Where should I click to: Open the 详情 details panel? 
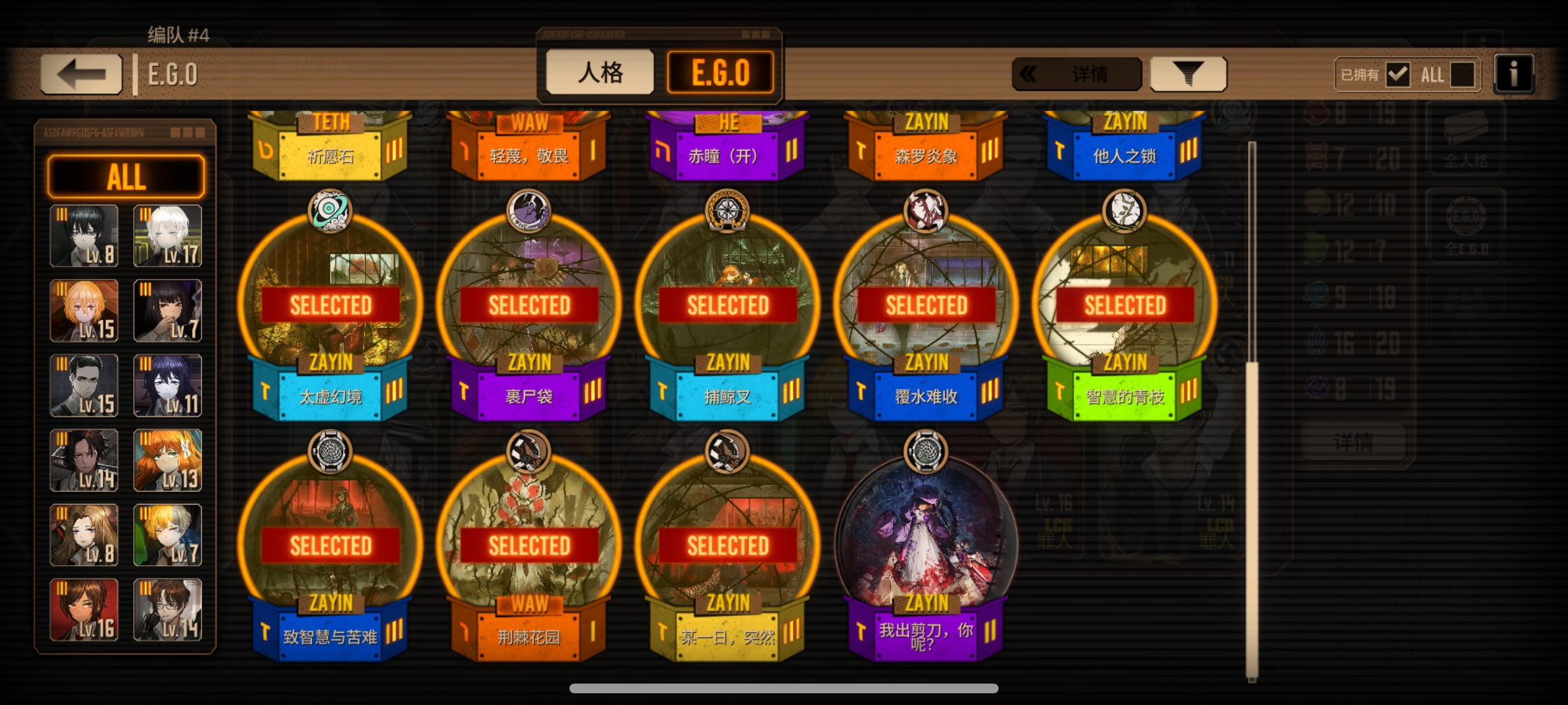coord(1077,74)
